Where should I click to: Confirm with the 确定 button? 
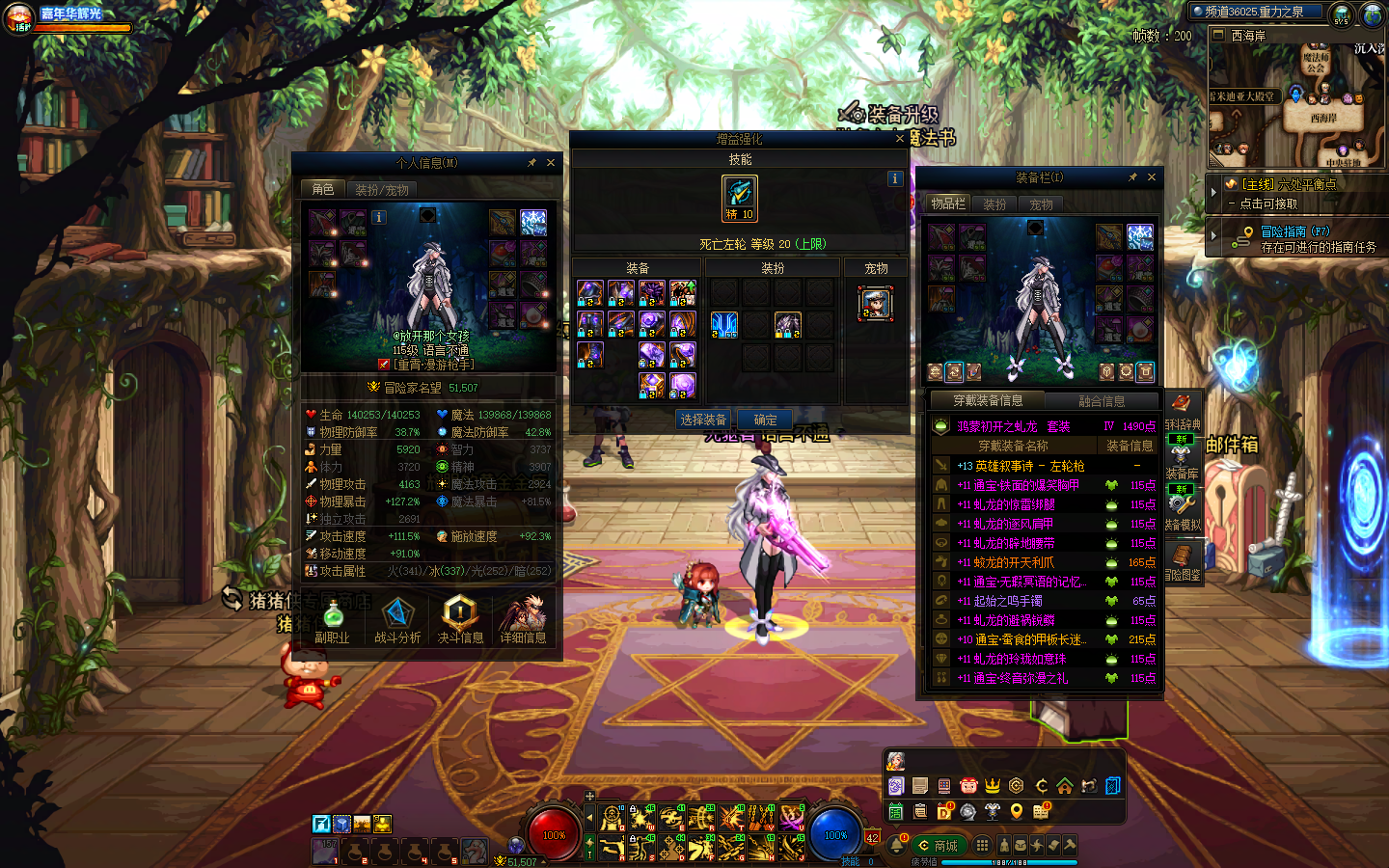click(x=765, y=420)
